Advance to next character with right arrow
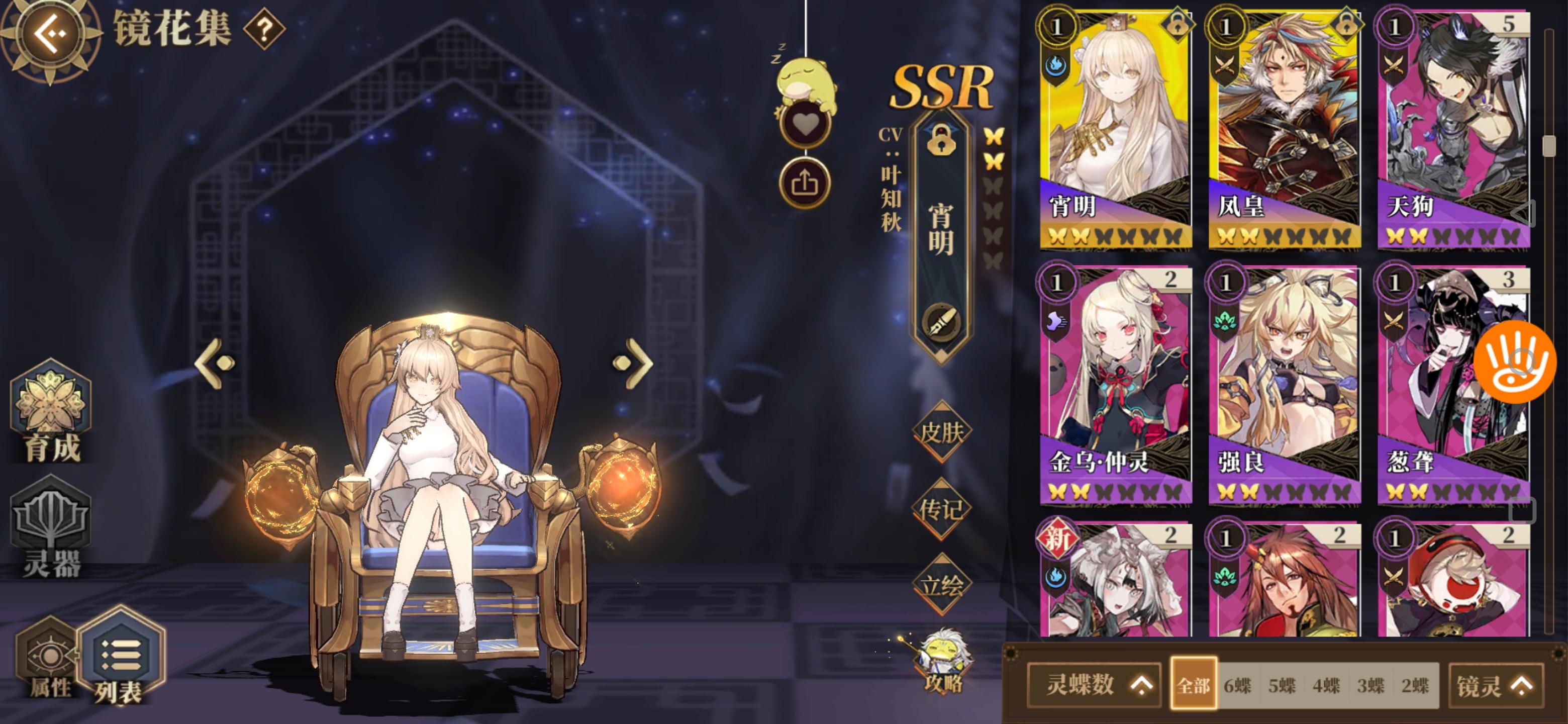Image resolution: width=1568 pixels, height=724 pixels. [x=633, y=364]
